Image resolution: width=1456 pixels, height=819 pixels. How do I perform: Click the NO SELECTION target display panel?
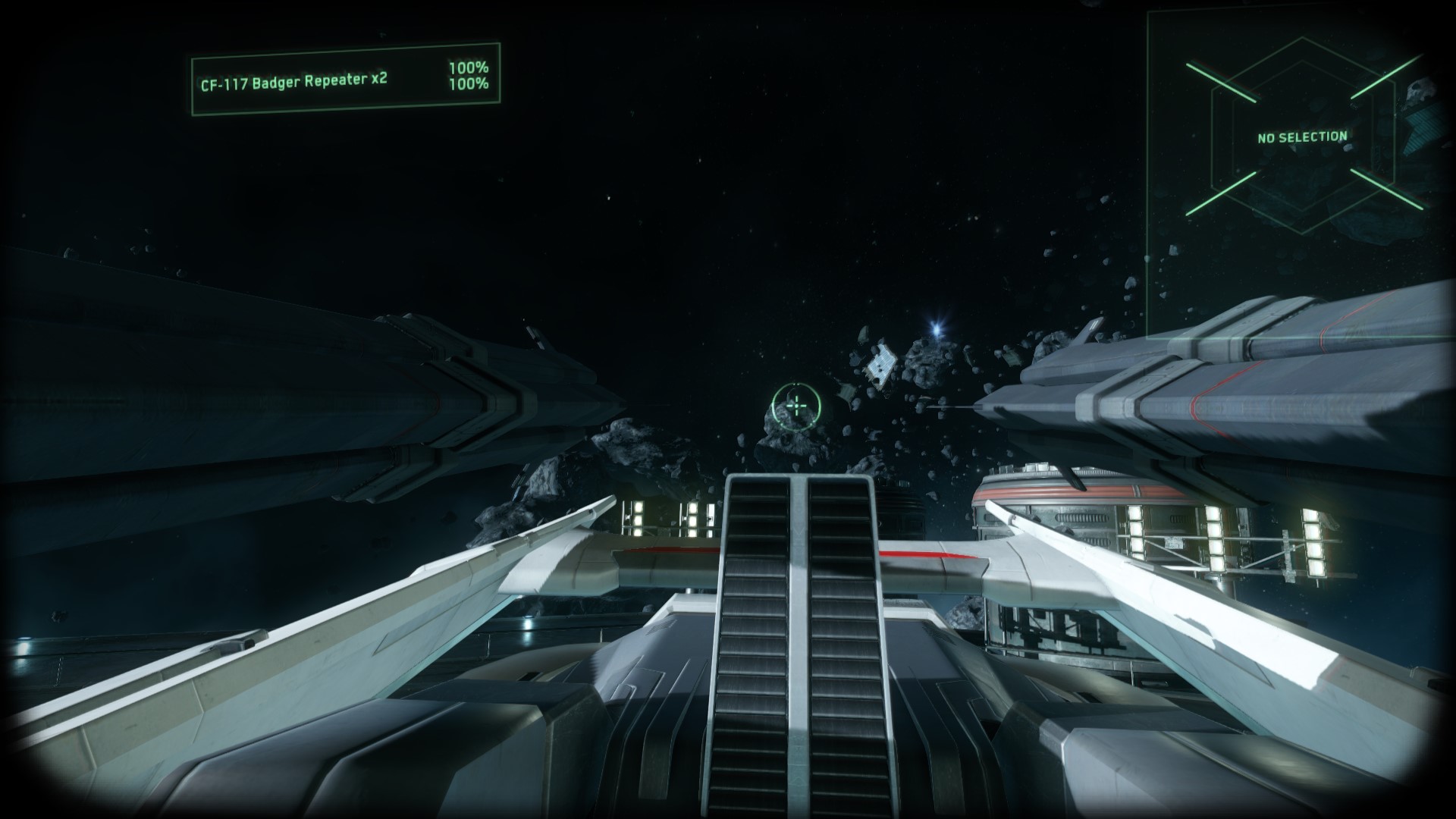point(1302,137)
